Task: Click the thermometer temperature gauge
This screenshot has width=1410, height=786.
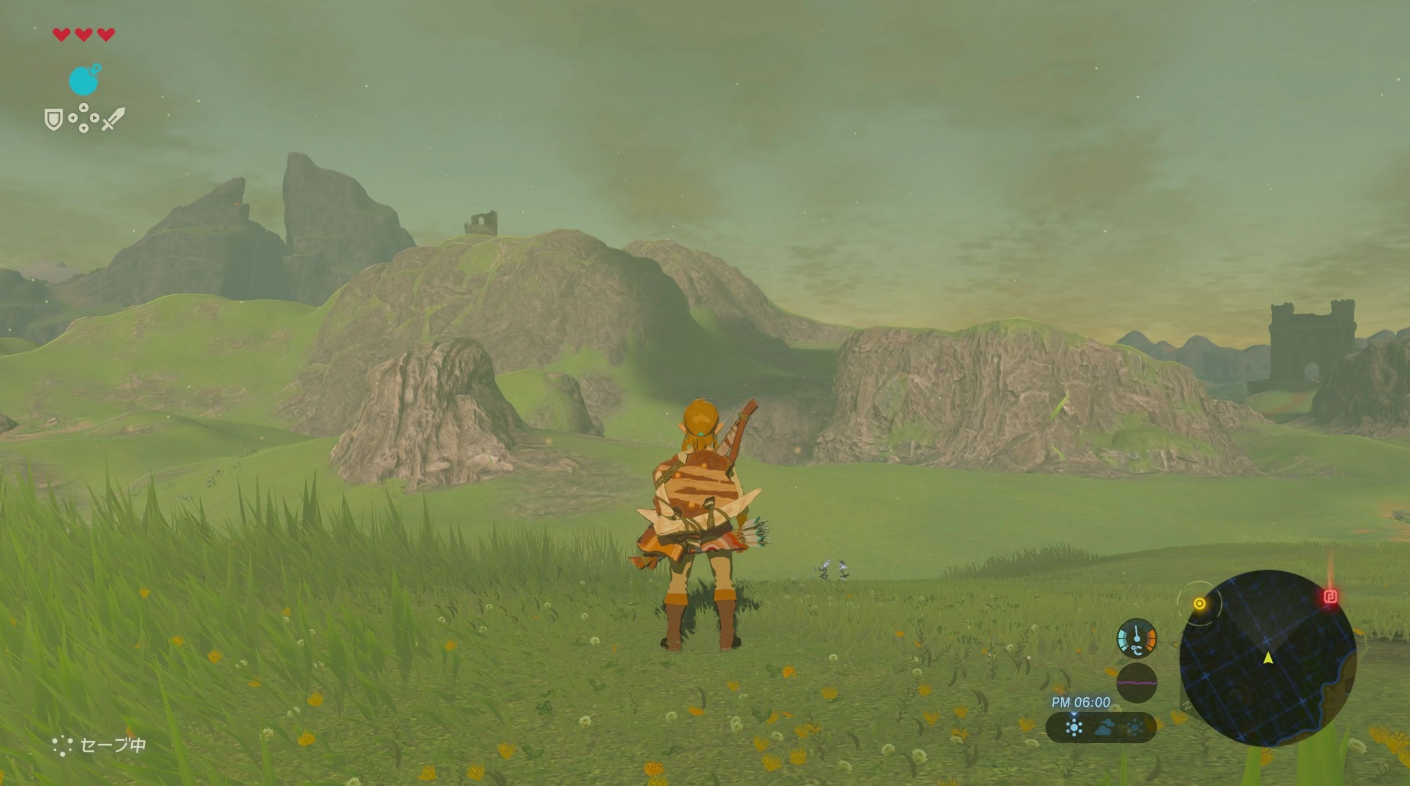Action: point(1136,638)
